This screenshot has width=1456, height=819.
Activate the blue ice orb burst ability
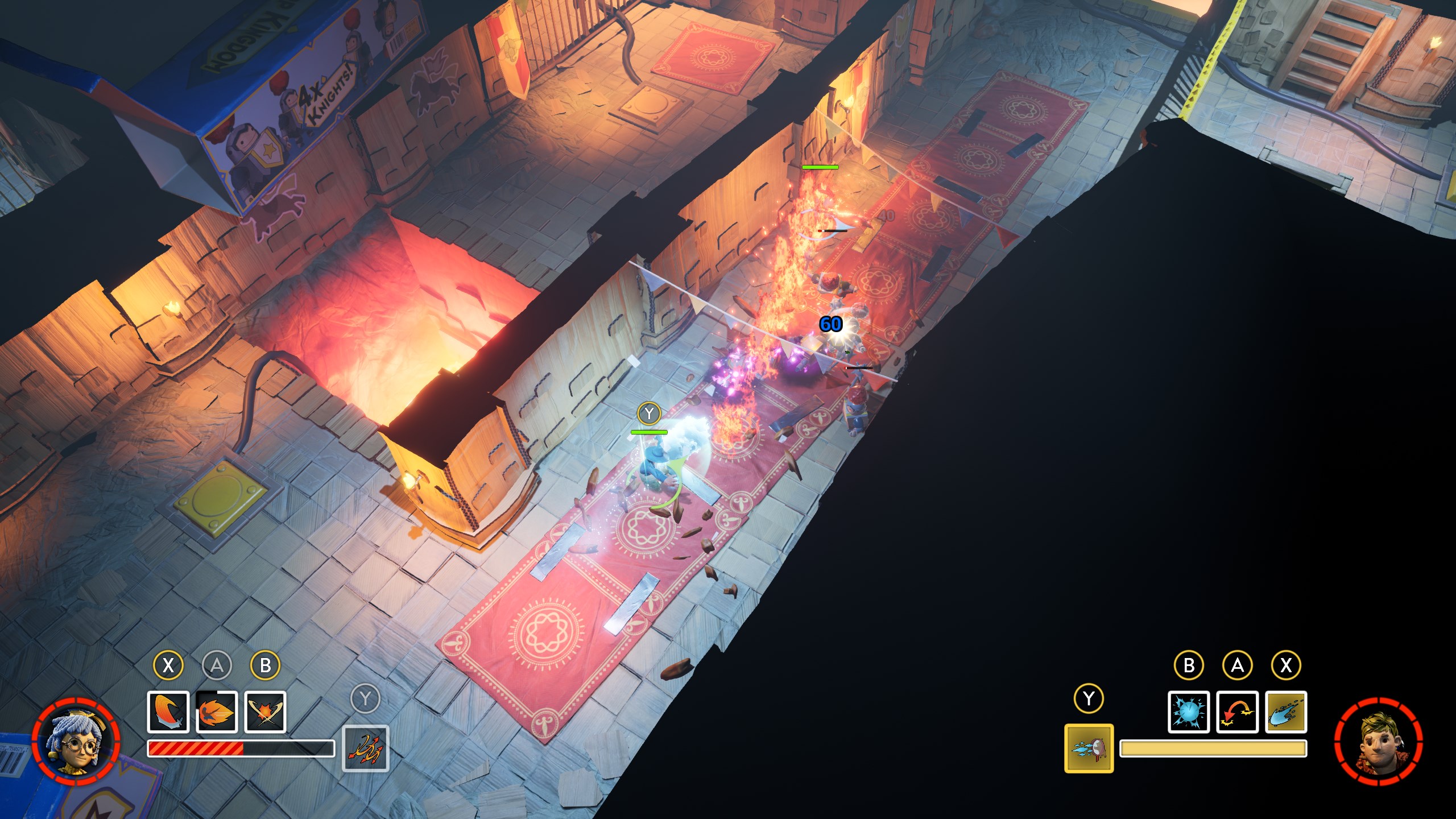click(x=1189, y=712)
